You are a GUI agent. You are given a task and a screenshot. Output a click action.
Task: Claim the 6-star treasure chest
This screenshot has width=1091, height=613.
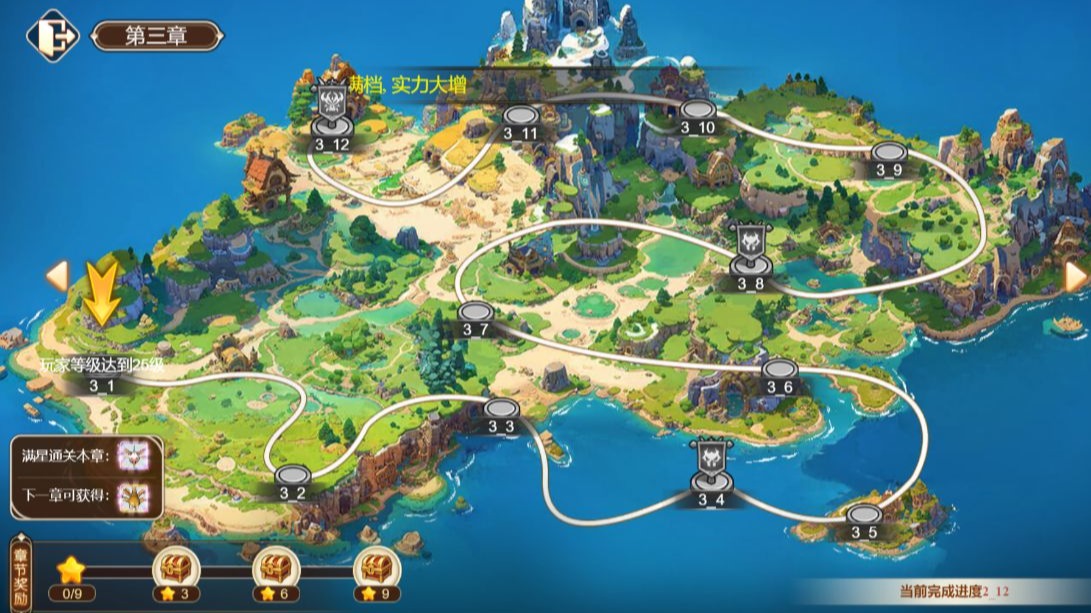pos(273,569)
